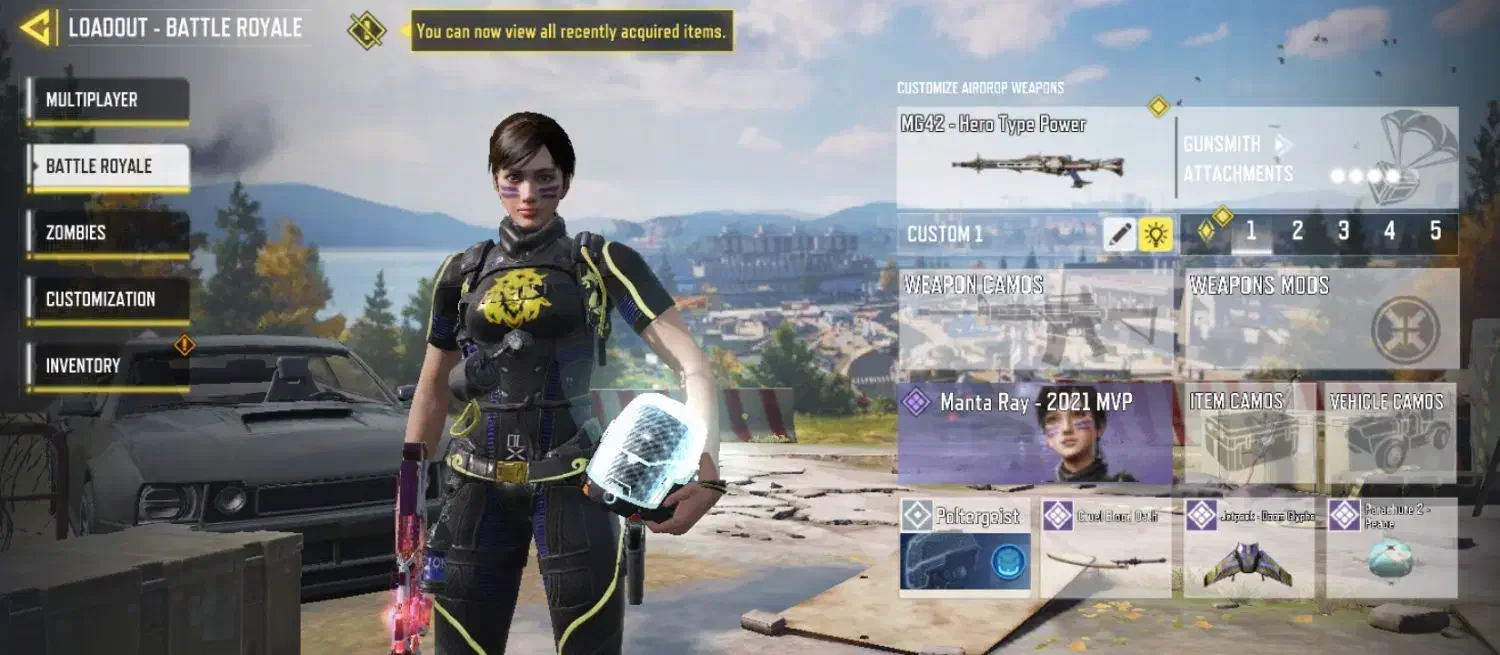Screen dimensions: 1500x655
Task: Open the Inventory section
Action: (108, 366)
